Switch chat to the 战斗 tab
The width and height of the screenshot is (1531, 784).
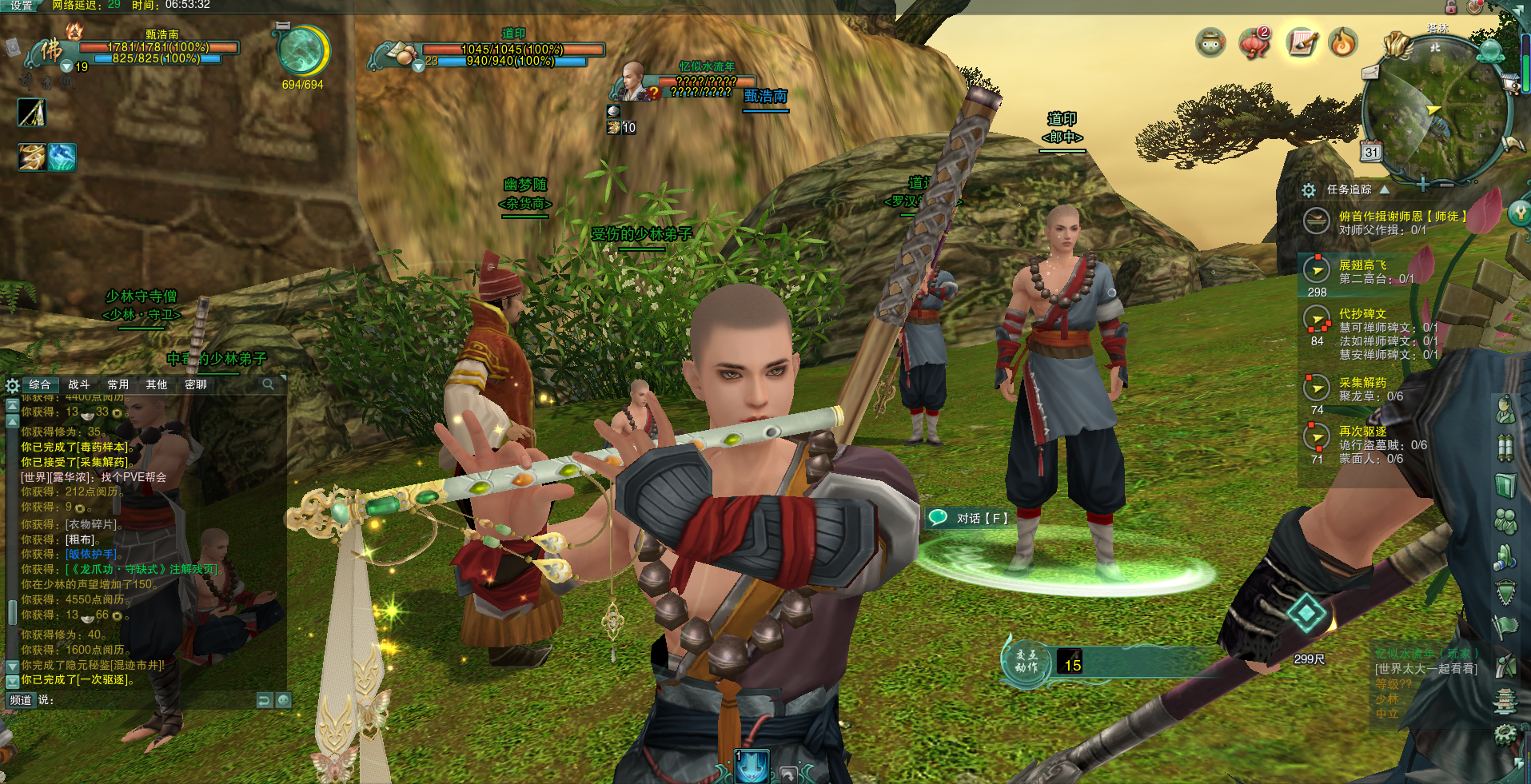pos(78,384)
